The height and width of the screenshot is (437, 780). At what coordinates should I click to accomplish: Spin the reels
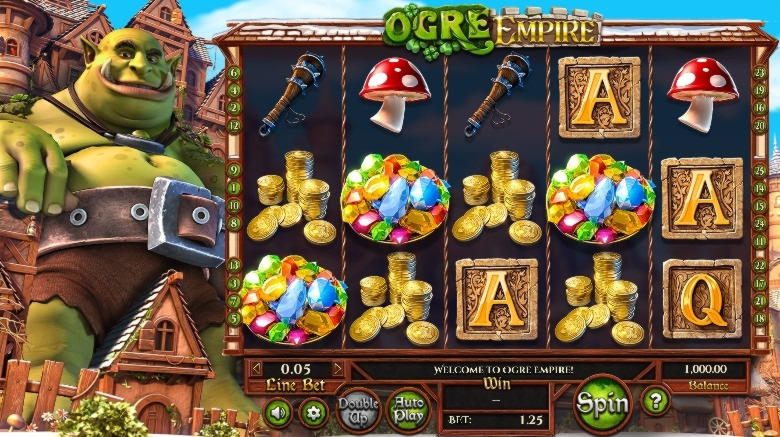click(601, 404)
